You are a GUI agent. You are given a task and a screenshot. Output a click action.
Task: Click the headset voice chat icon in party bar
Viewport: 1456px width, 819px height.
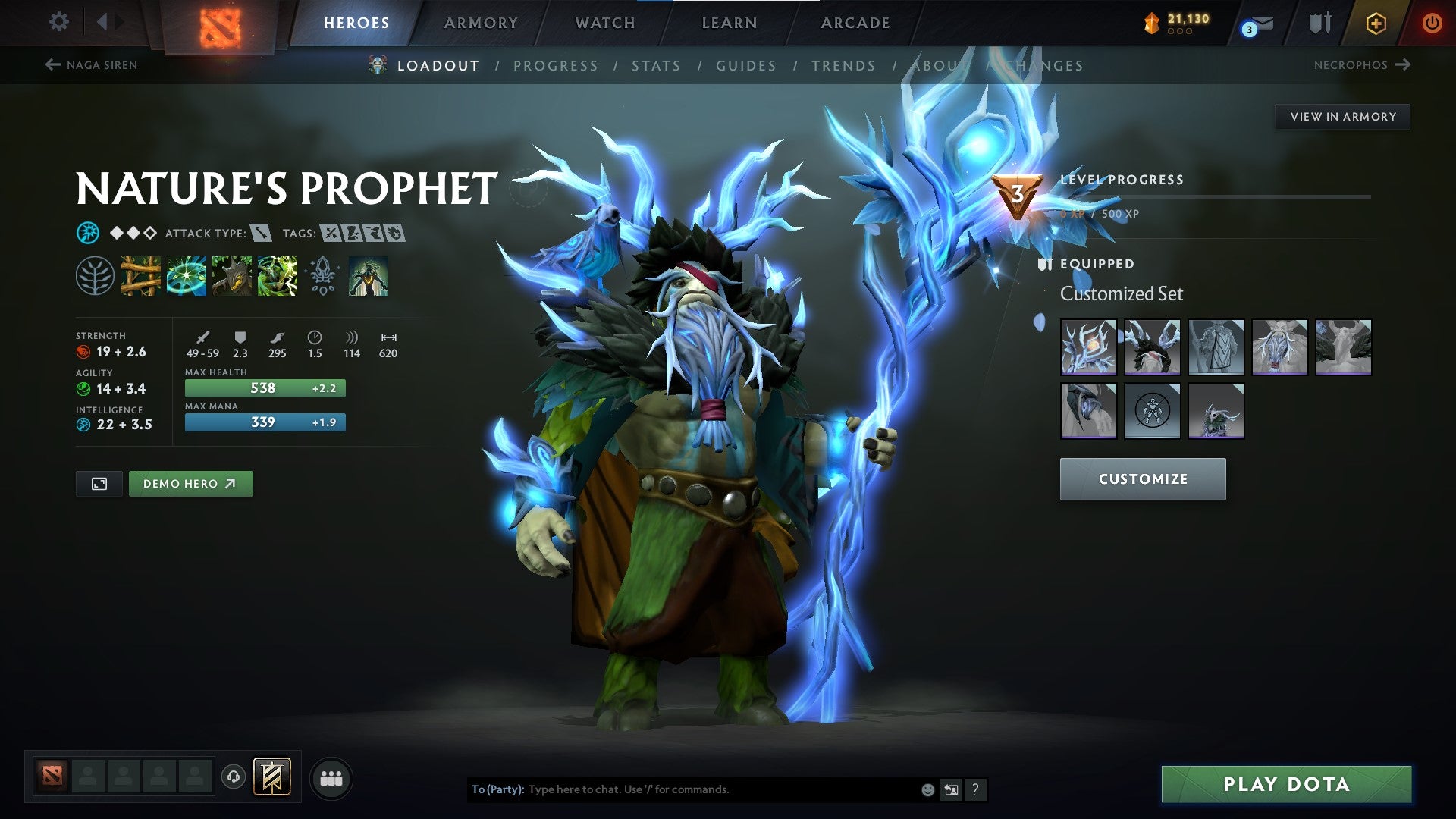point(232,777)
